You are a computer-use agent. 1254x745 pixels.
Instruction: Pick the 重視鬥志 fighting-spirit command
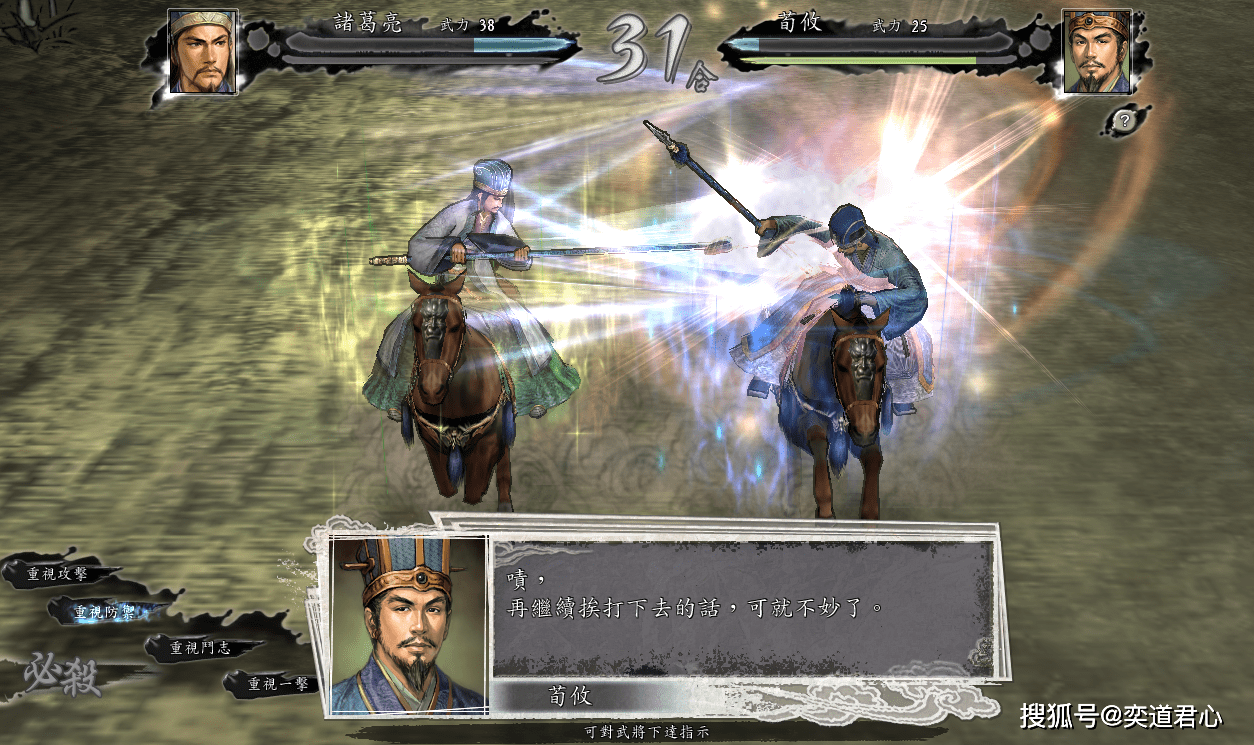[200, 648]
